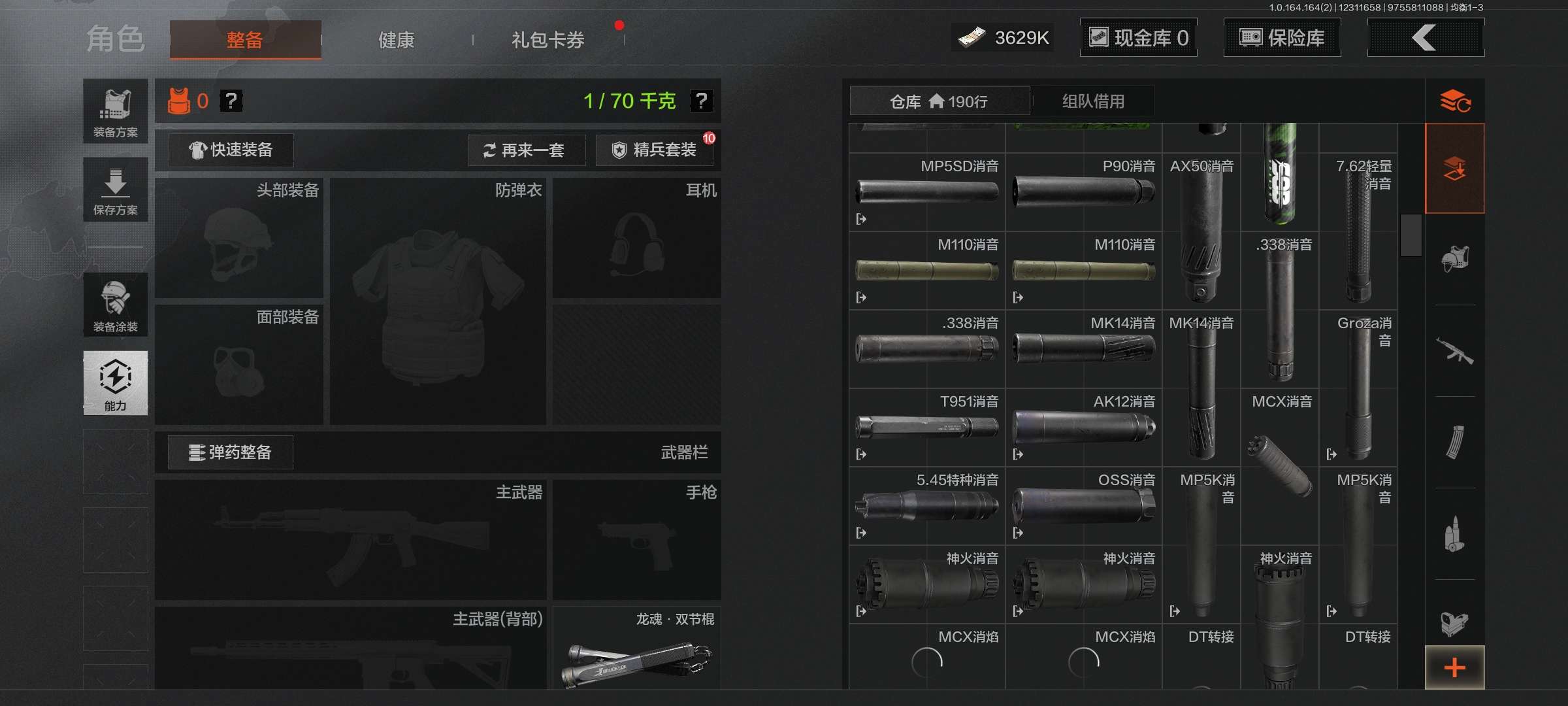Screen dimensions: 1568x706
Task: Use 快速装备 quick equip
Action: [x=231, y=150]
